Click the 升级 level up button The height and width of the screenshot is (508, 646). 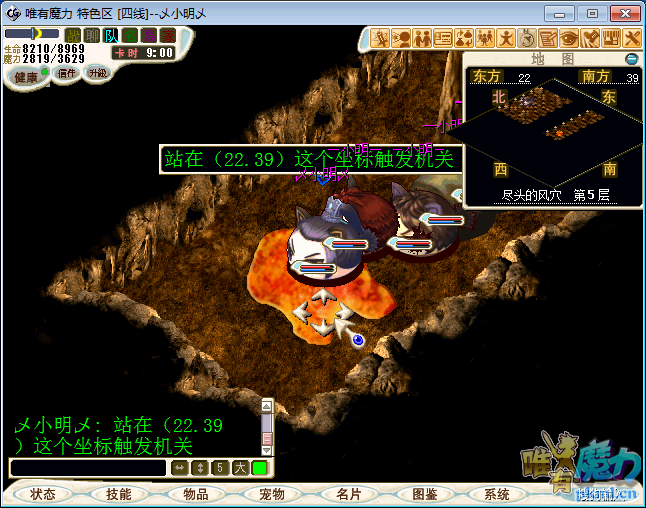[x=97, y=73]
